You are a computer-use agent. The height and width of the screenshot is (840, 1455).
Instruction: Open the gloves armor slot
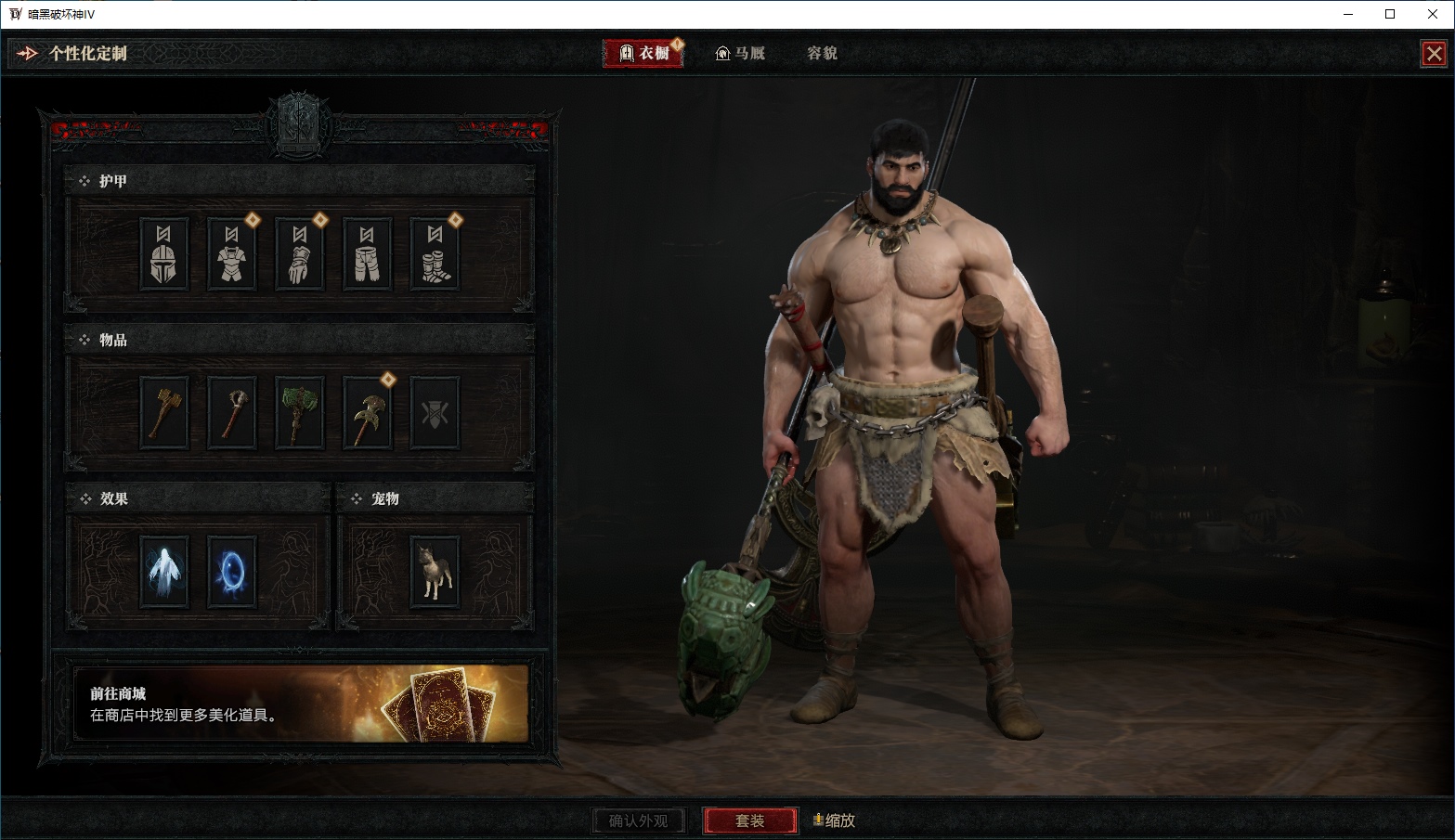[x=299, y=253]
